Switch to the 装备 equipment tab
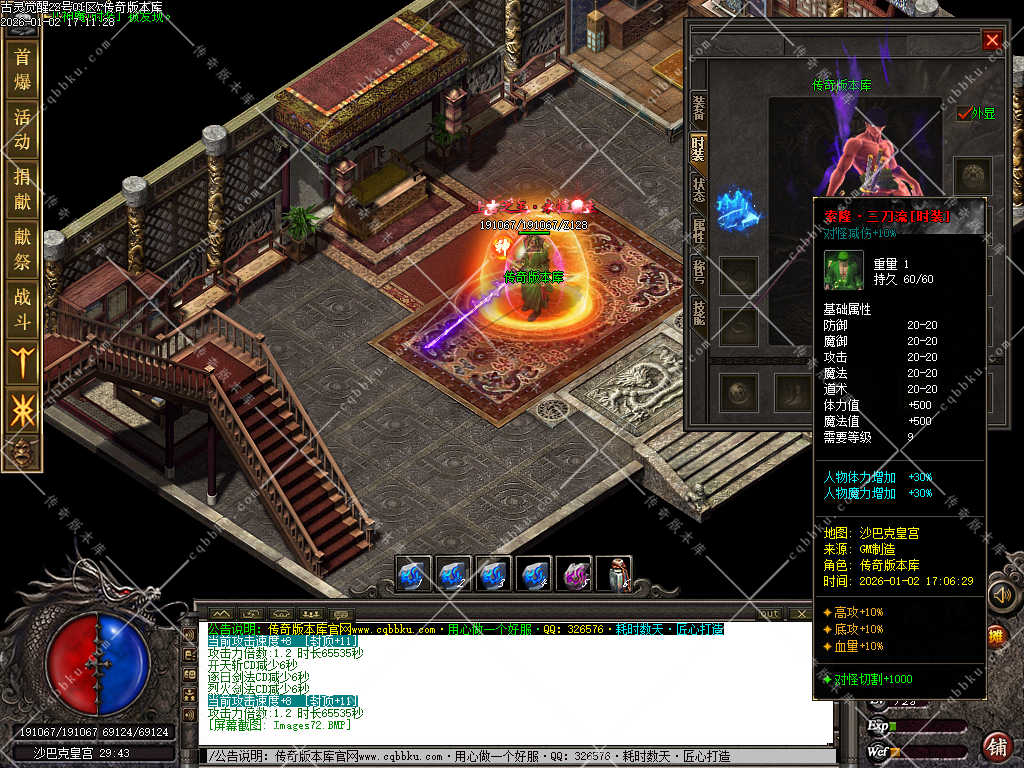 (698, 110)
